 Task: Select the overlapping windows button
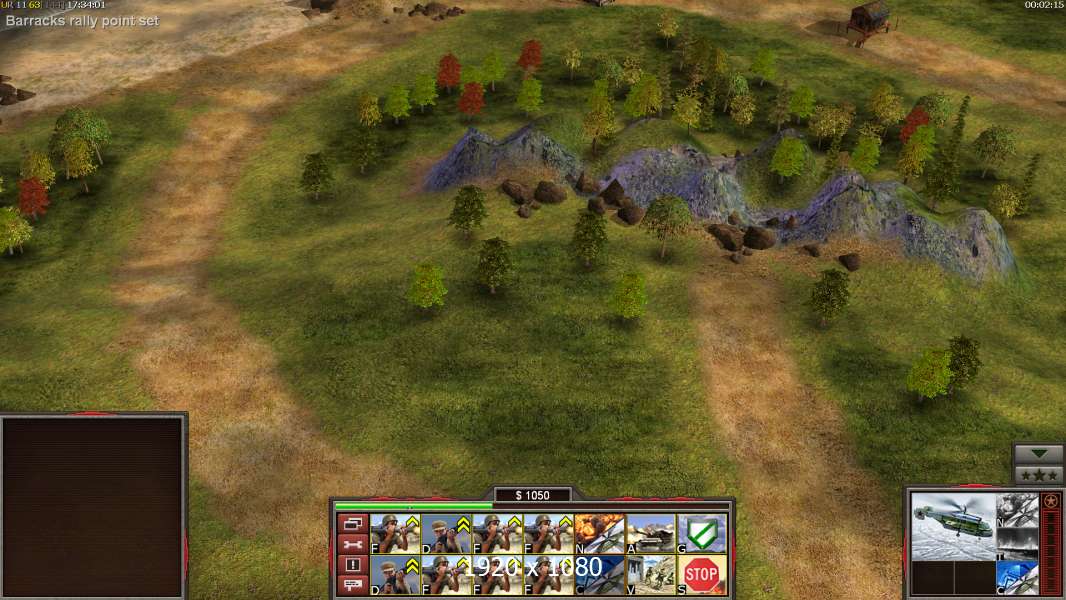pos(352,523)
